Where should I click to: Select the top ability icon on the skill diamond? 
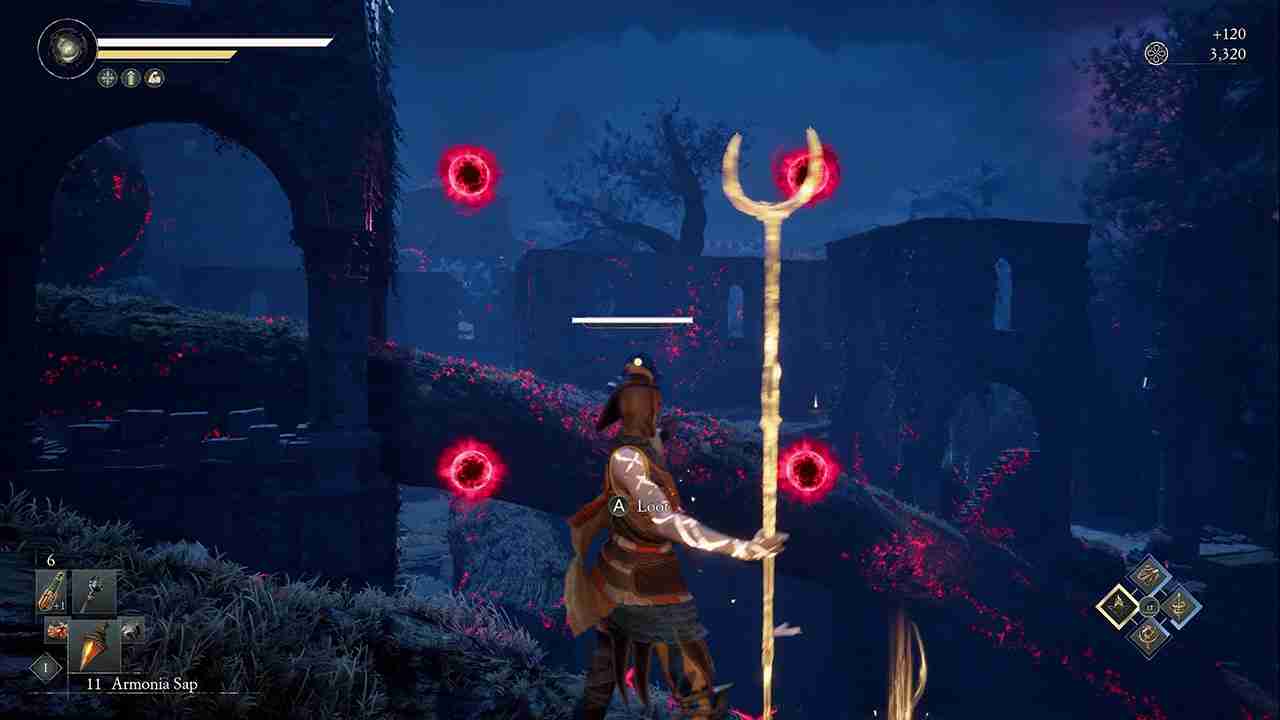point(1150,572)
